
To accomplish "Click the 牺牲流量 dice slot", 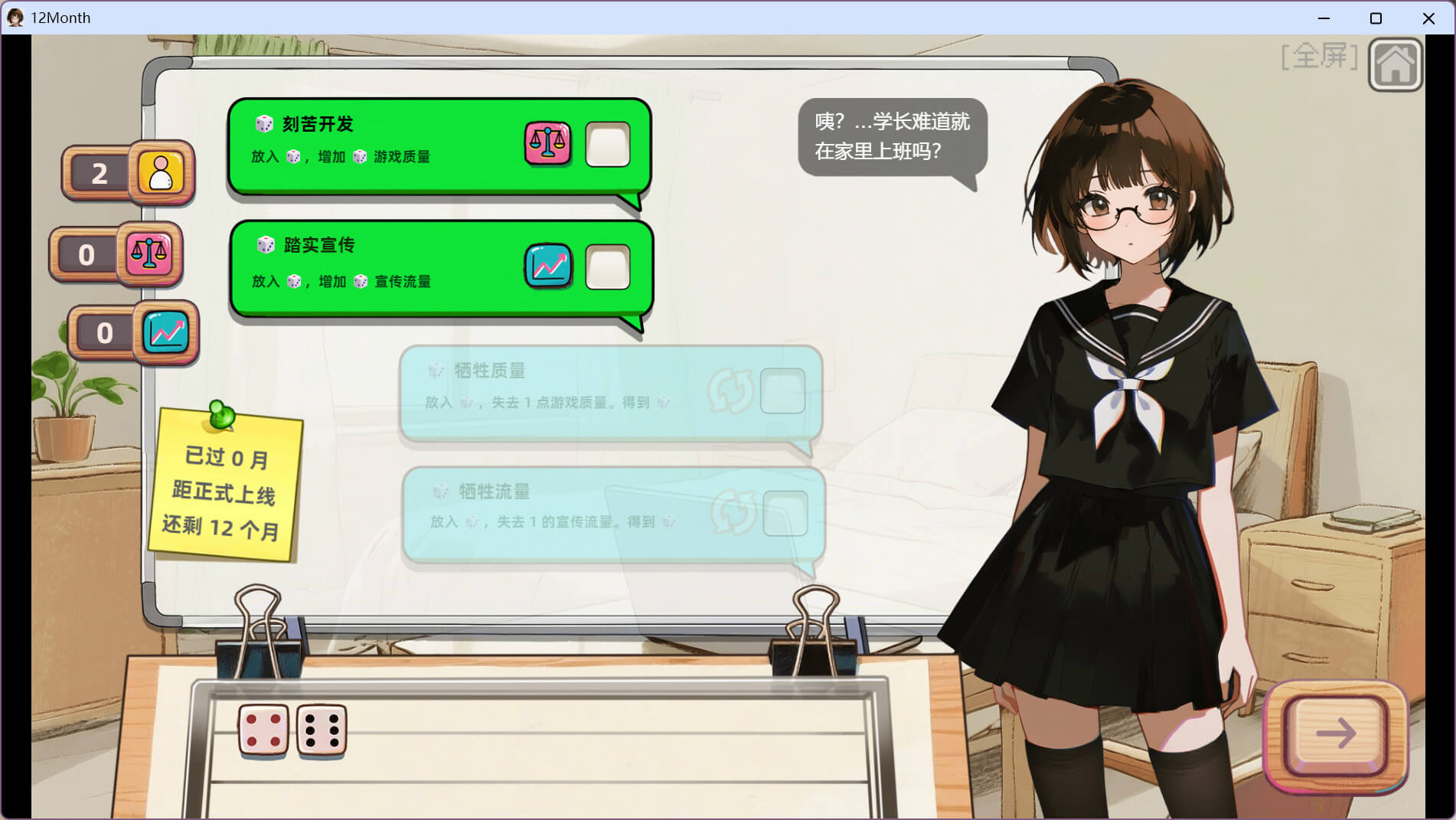I will [x=785, y=513].
